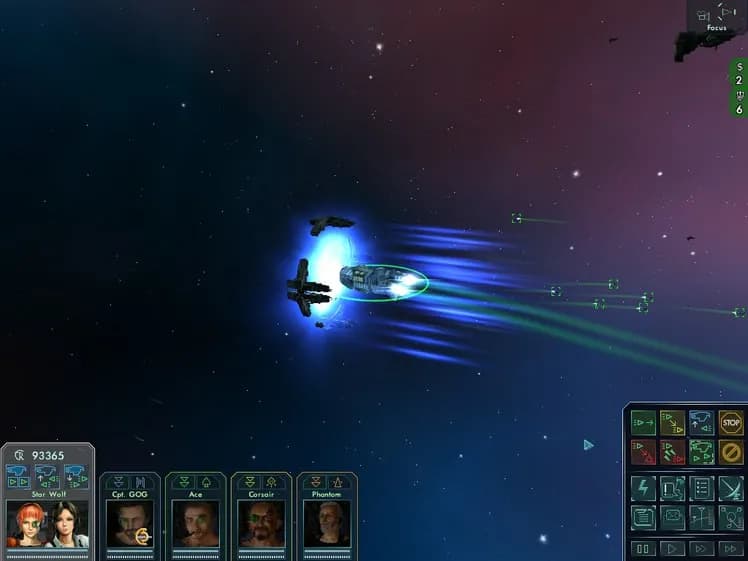
Task: Open the checklist objectives icon
Action: pos(702,488)
